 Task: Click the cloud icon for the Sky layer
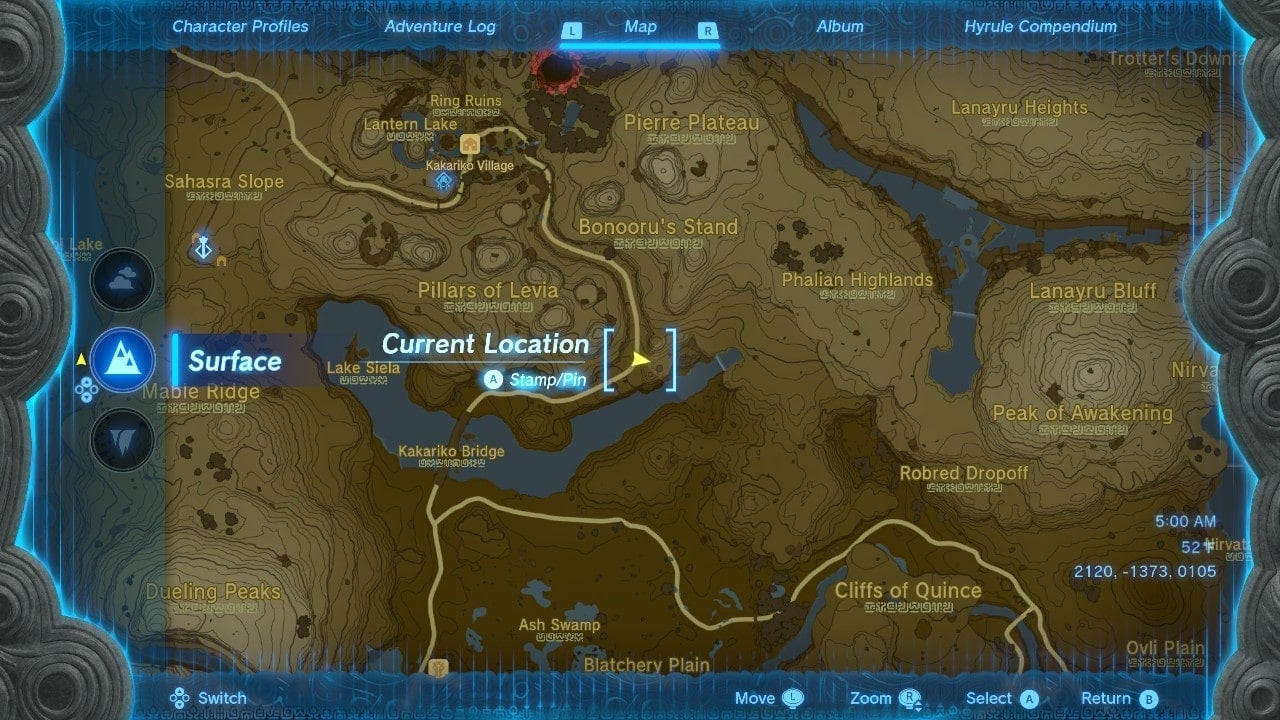tap(121, 280)
